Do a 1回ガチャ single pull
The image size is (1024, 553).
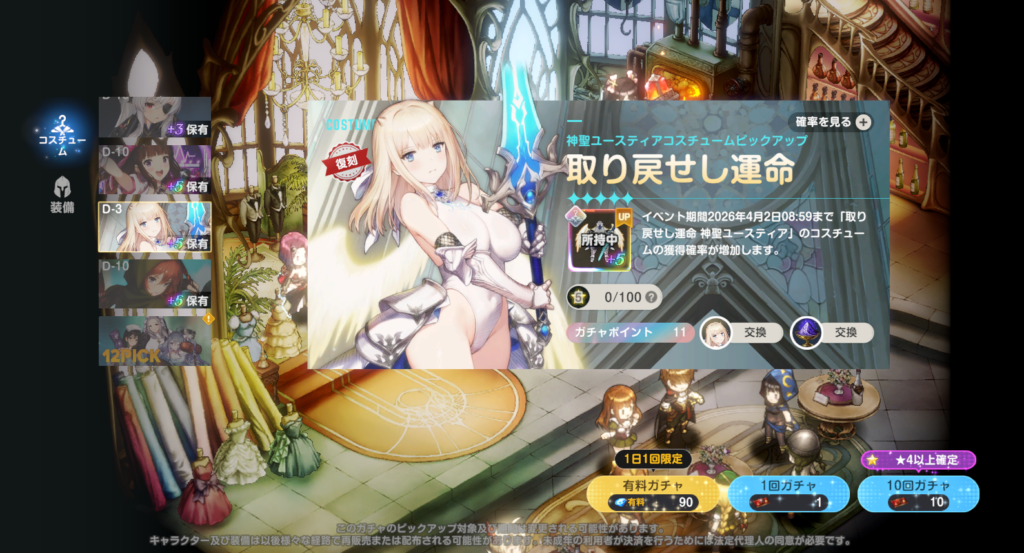[788, 493]
